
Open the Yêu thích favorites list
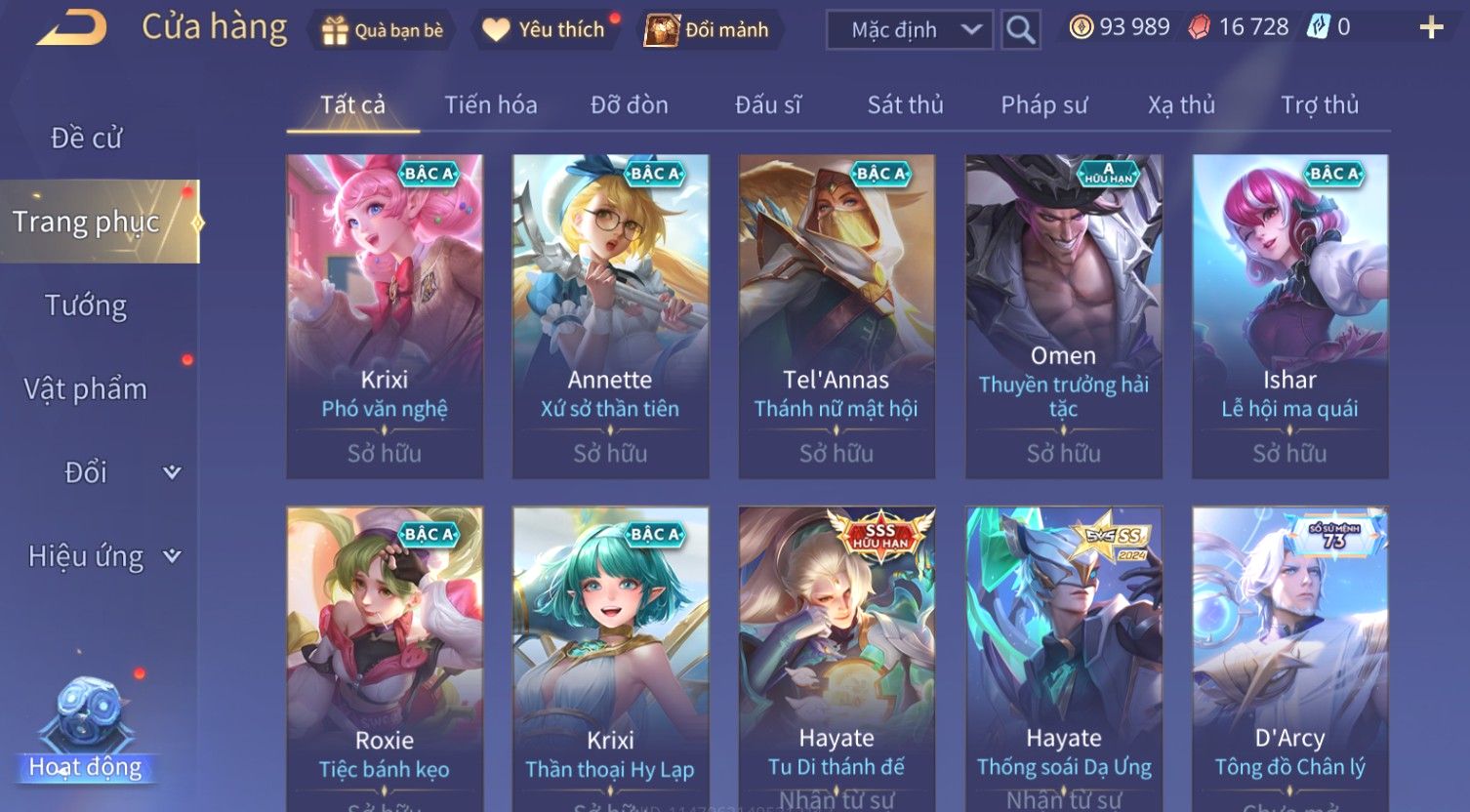pyautogui.click(x=546, y=30)
